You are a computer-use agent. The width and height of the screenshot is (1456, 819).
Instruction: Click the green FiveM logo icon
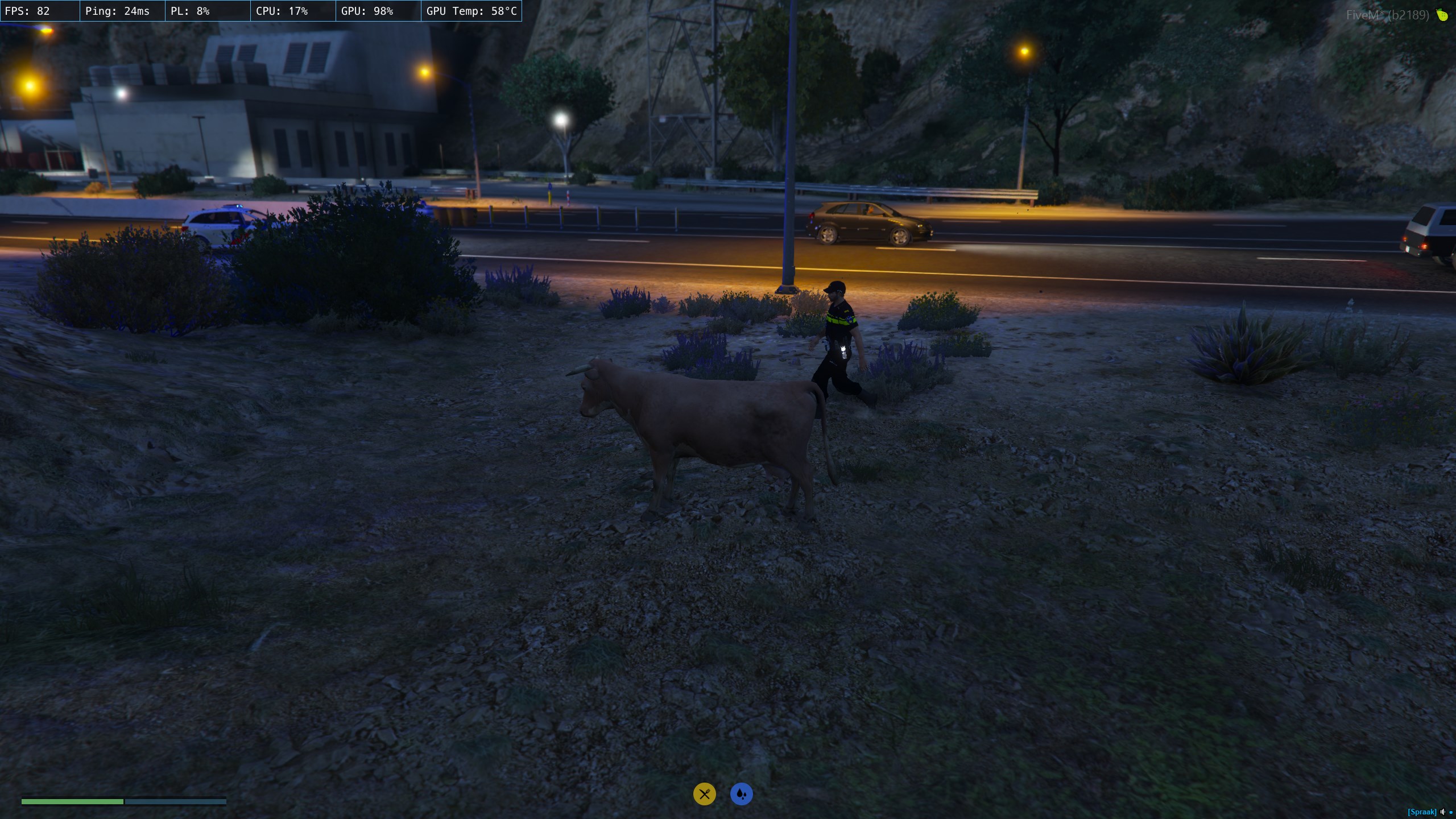(1442, 15)
